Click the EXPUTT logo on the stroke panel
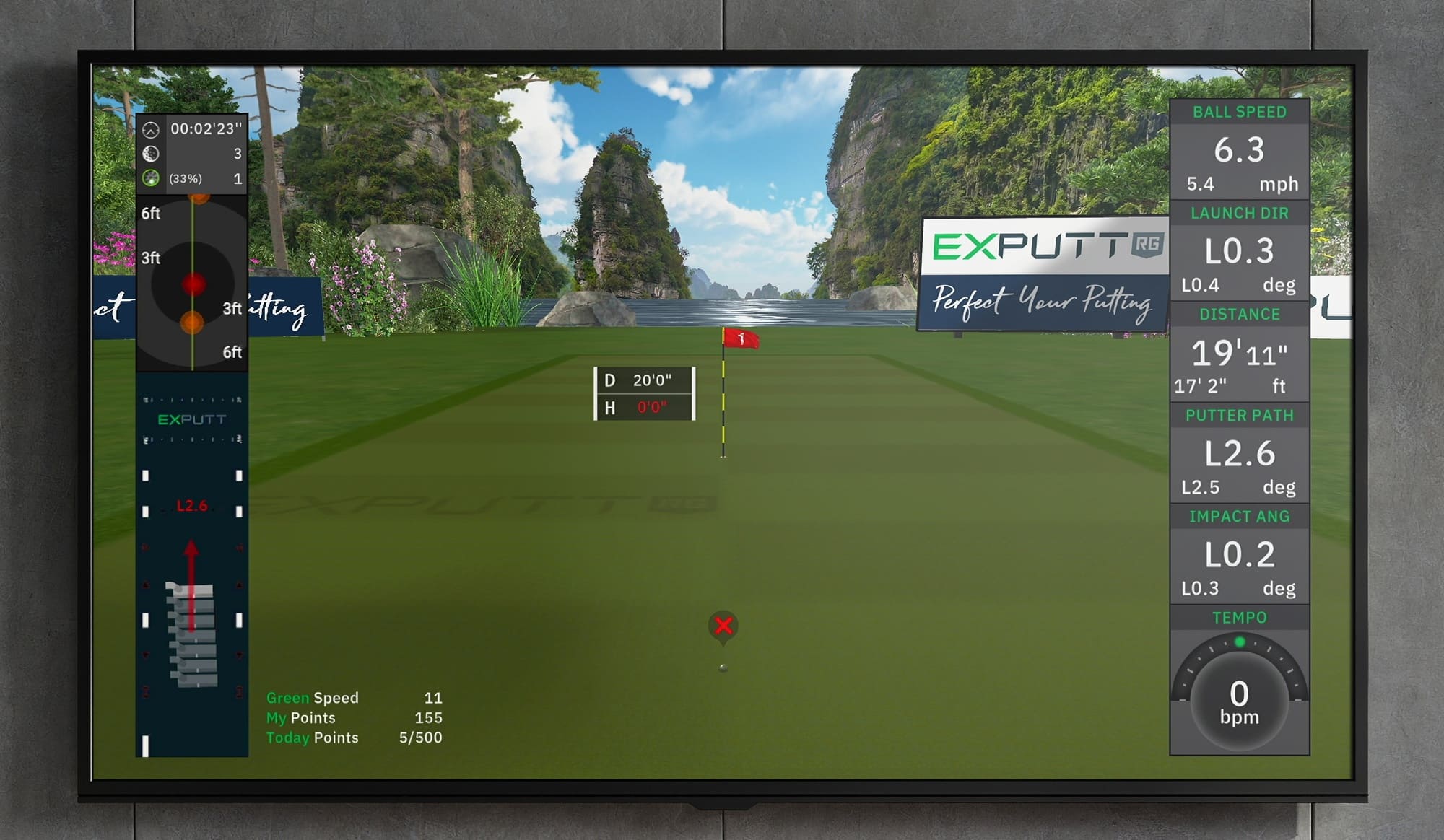1444x840 pixels. [x=191, y=417]
